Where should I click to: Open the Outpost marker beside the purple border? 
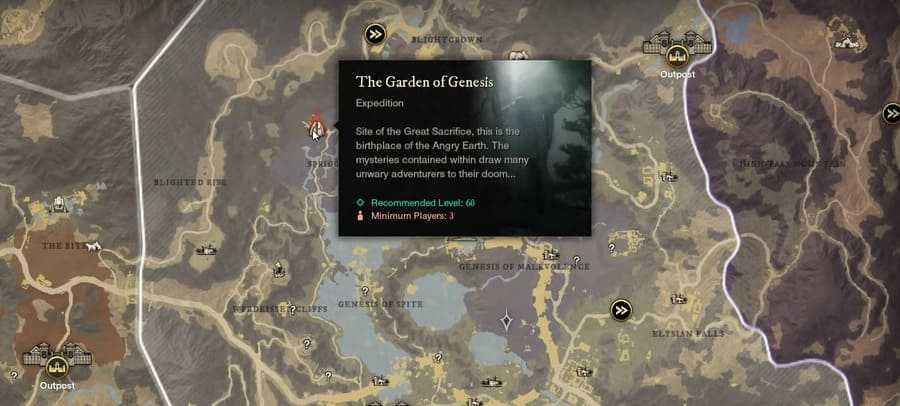pyautogui.click(x=677, y=49)
